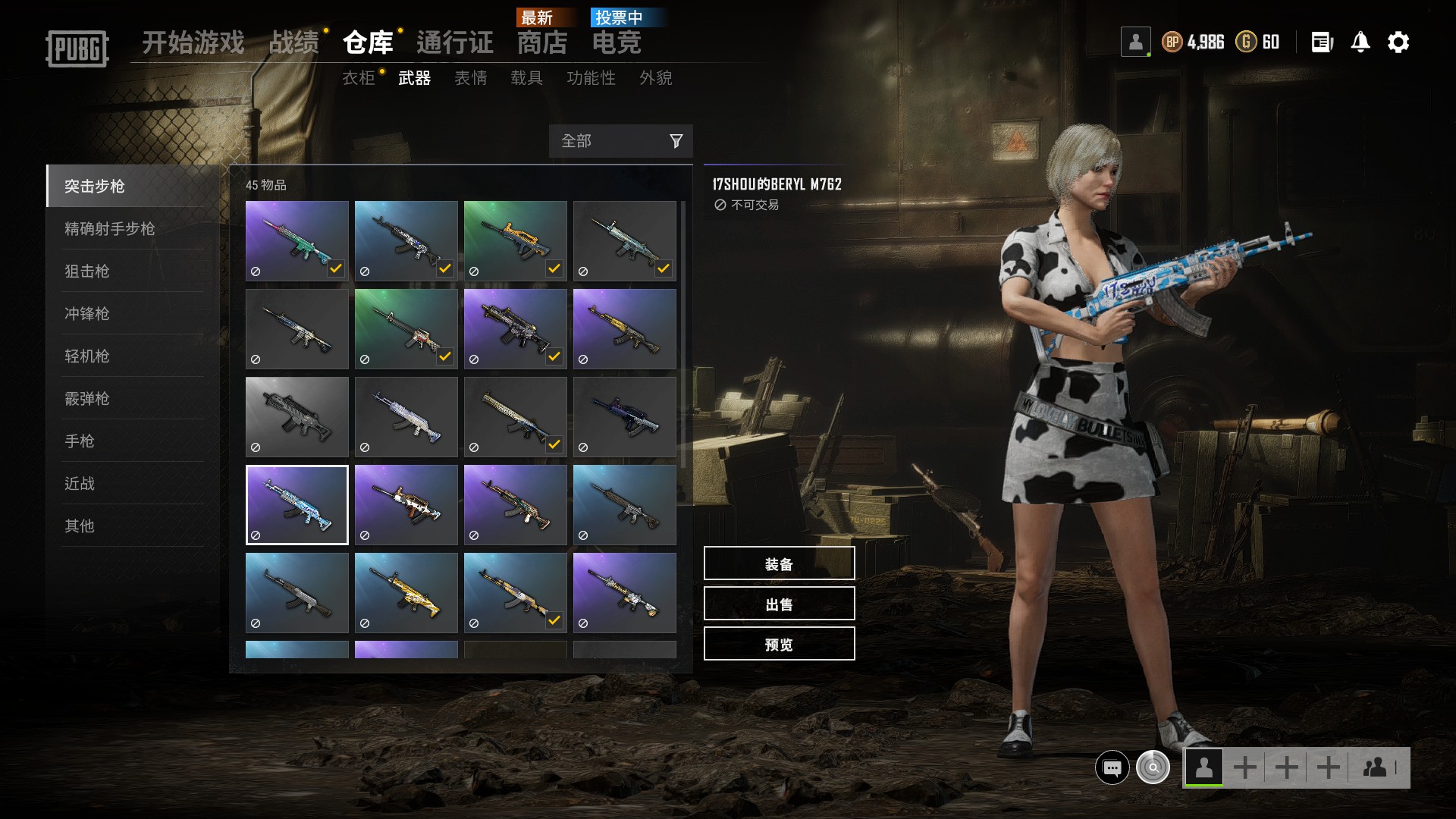The width and height of the screenshot is (1456, 819).
Task: Select the 表情 emotes sub-tab
Action: point(470,78)
